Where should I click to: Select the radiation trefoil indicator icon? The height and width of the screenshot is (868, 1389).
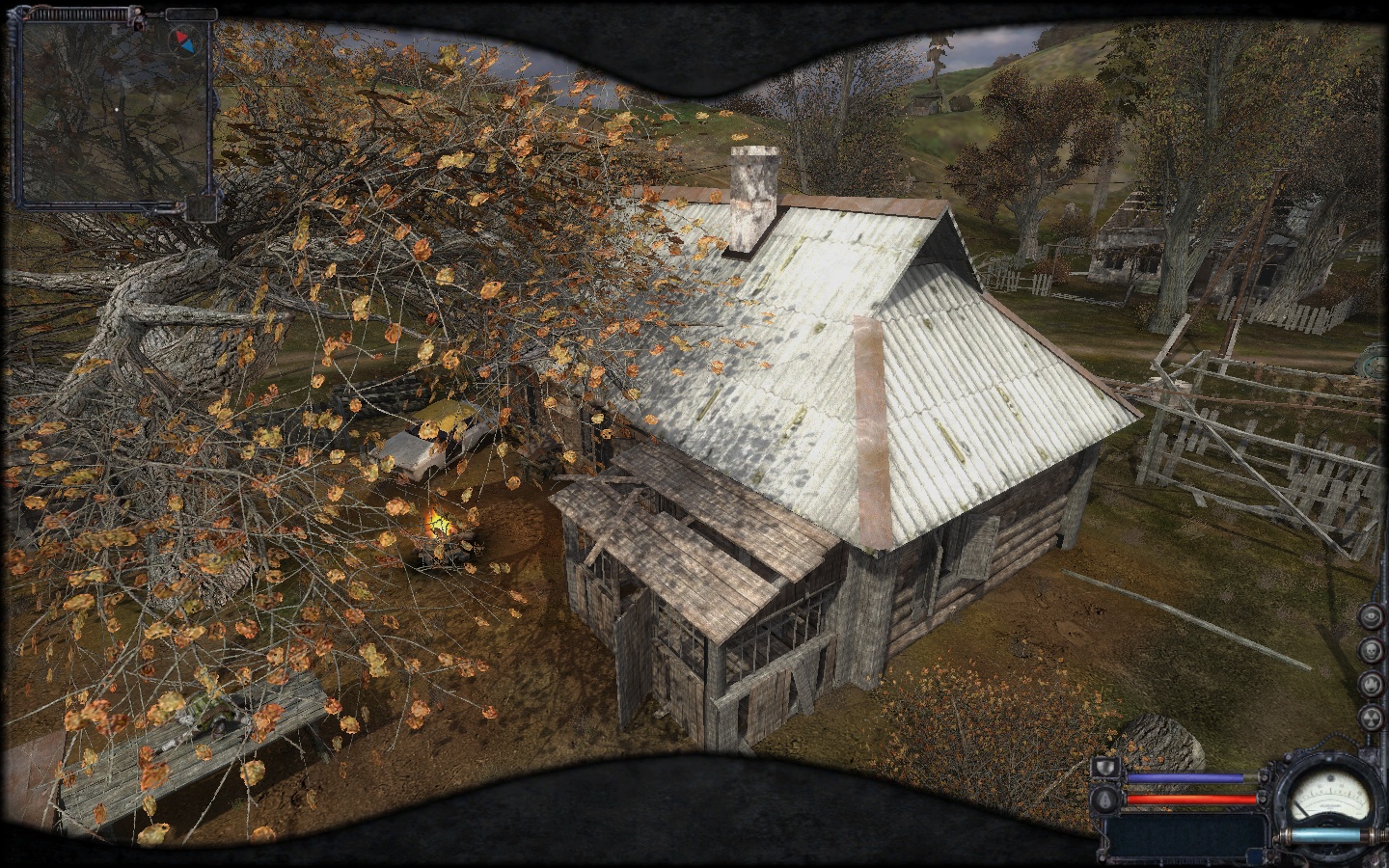(1371, 717)
